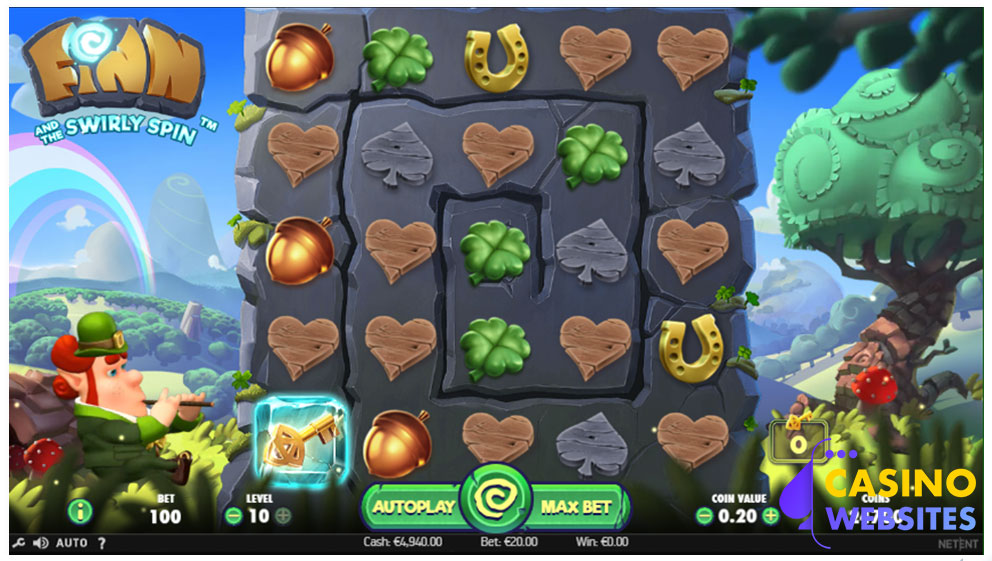Toggle sound using the speaker icon
Viewport: 992px width, 561px height.
pyautogui.click(x=40, y=543)
